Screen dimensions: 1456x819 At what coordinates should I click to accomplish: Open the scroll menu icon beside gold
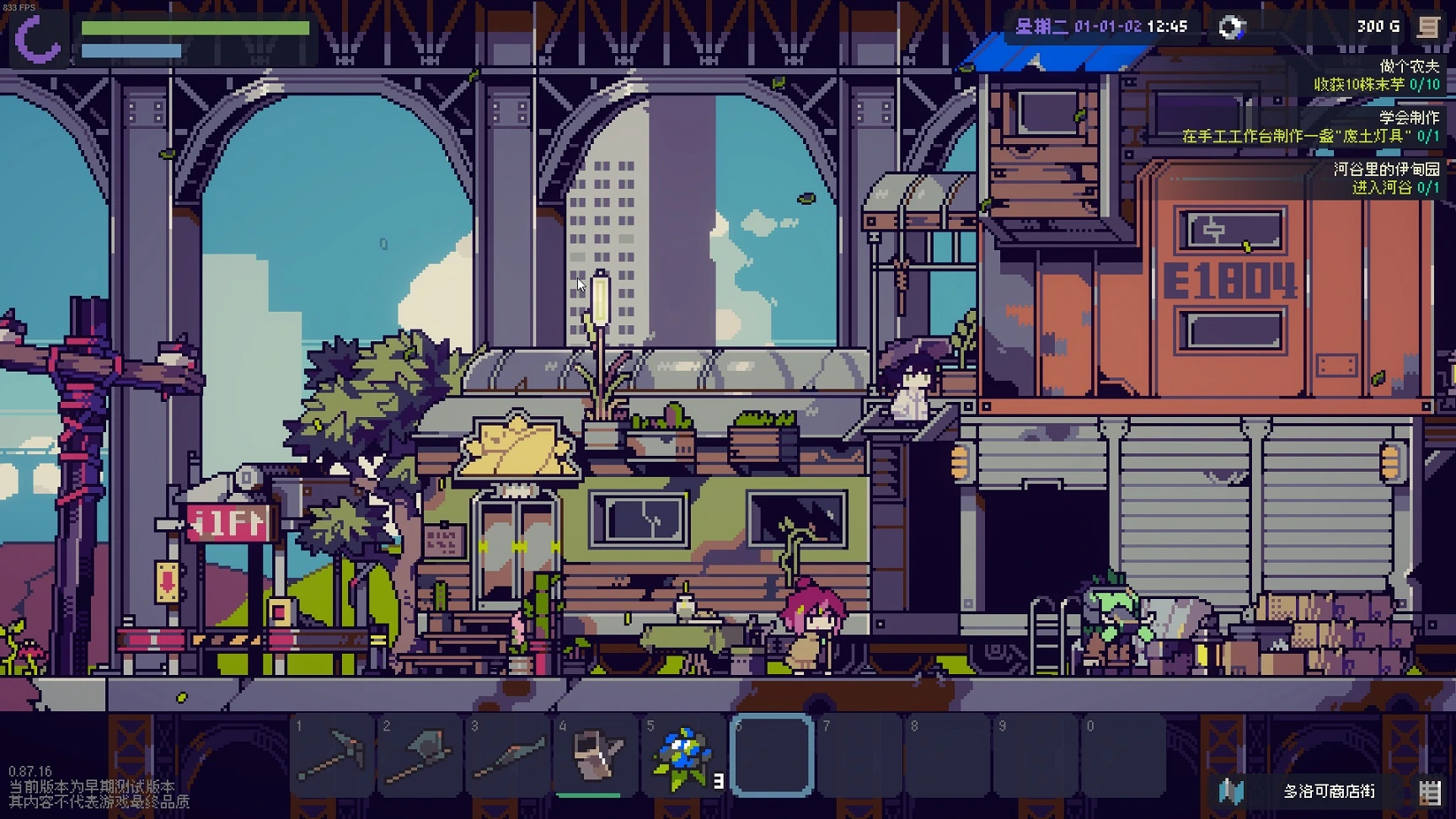(x=1428, y=27)
